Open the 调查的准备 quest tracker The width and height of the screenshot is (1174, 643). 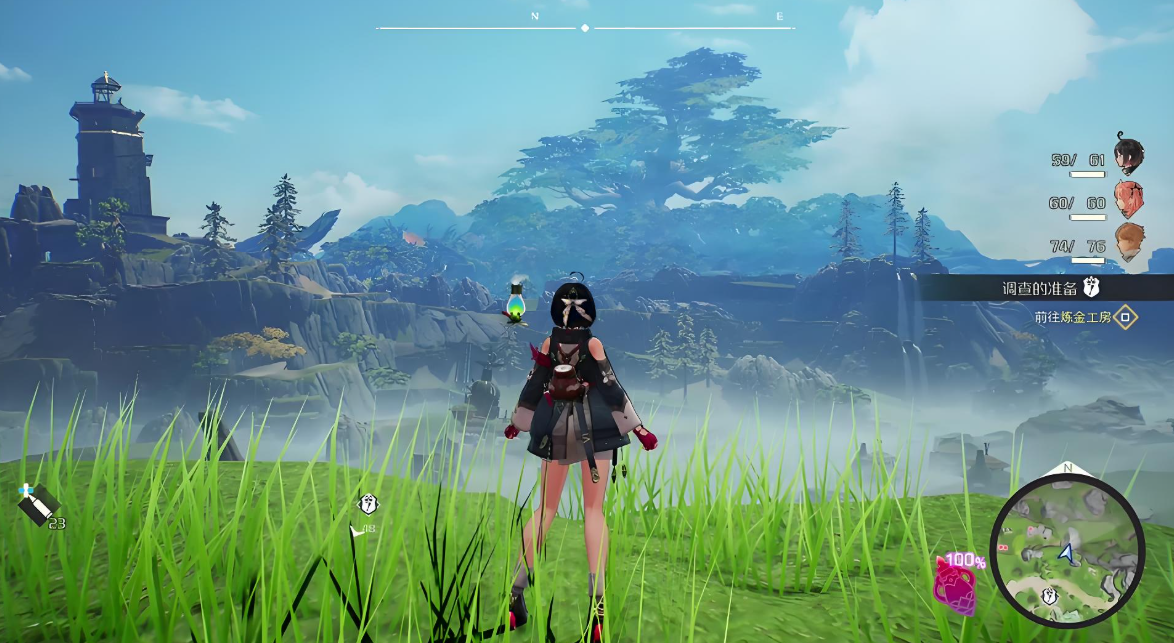tap(1040, 288)
